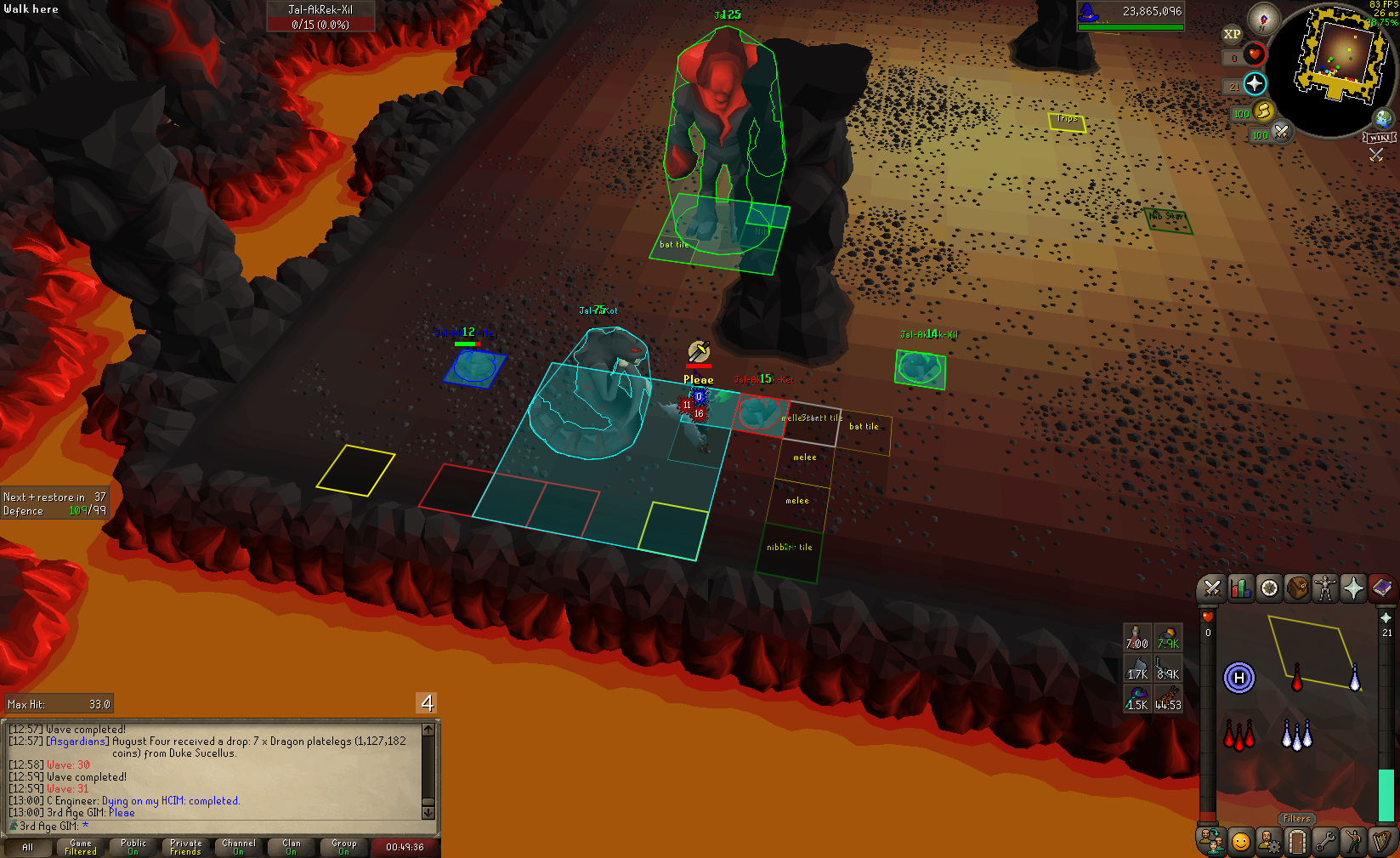The image size is (1400, 858).
Task: Show the Worn Equipment tab
Action: 1325,588
